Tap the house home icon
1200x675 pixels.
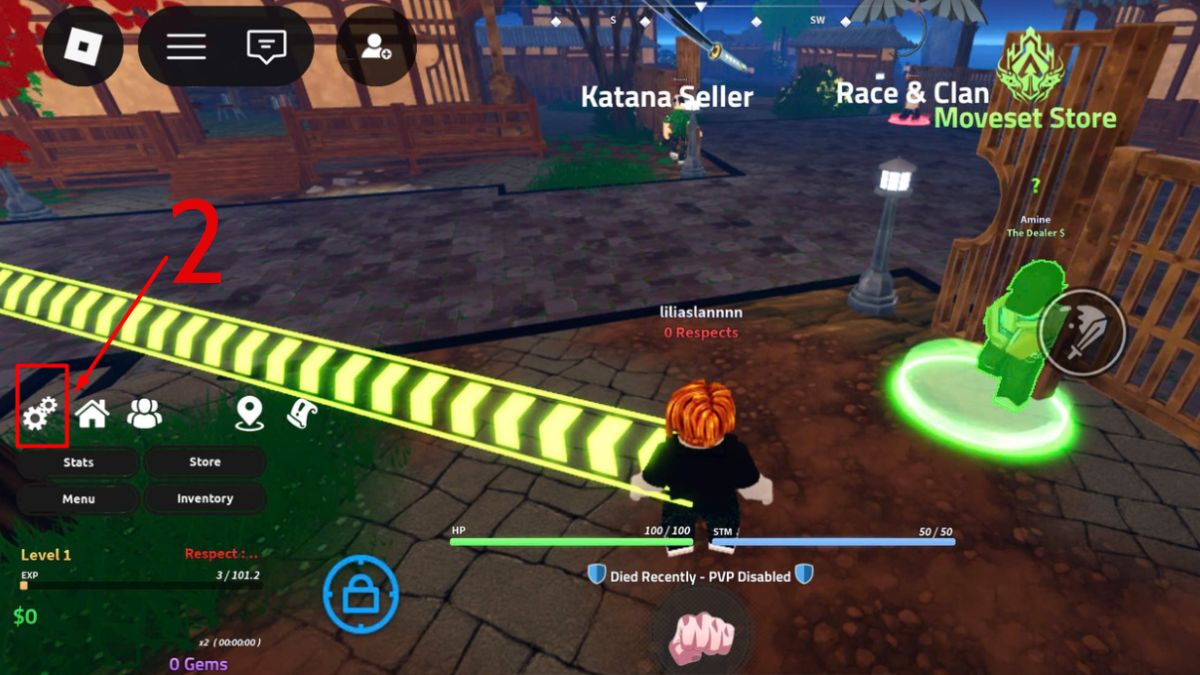pos(92,413)
